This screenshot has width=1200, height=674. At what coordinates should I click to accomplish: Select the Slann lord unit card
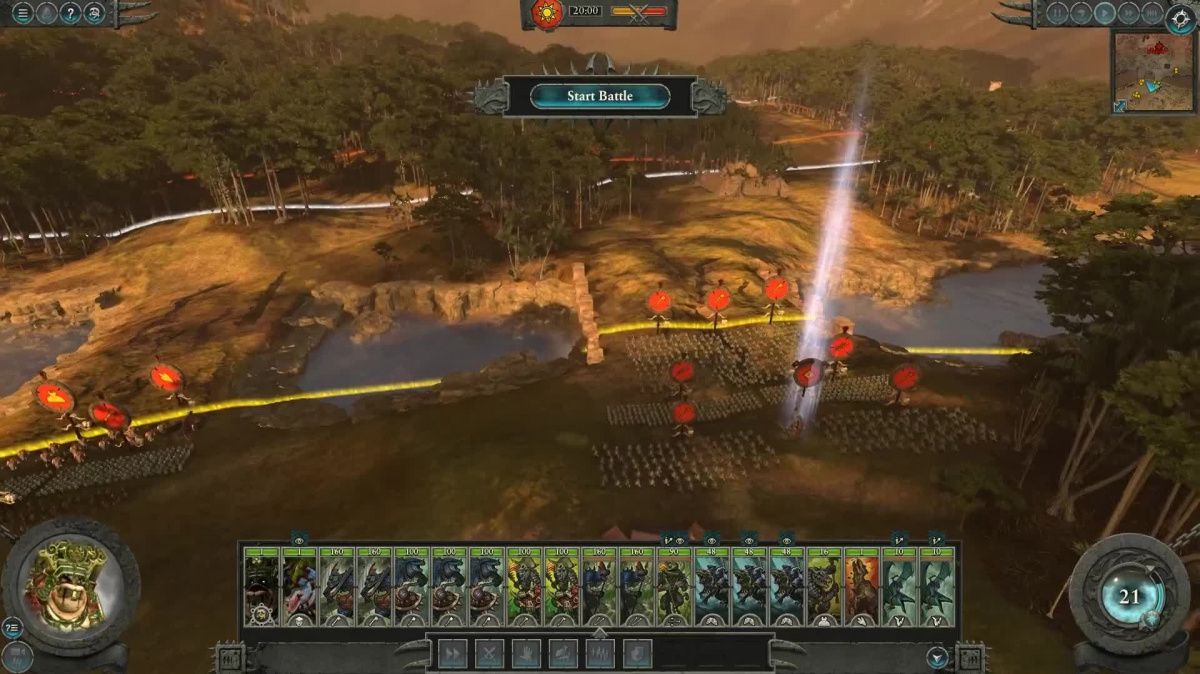pos(262,586)
